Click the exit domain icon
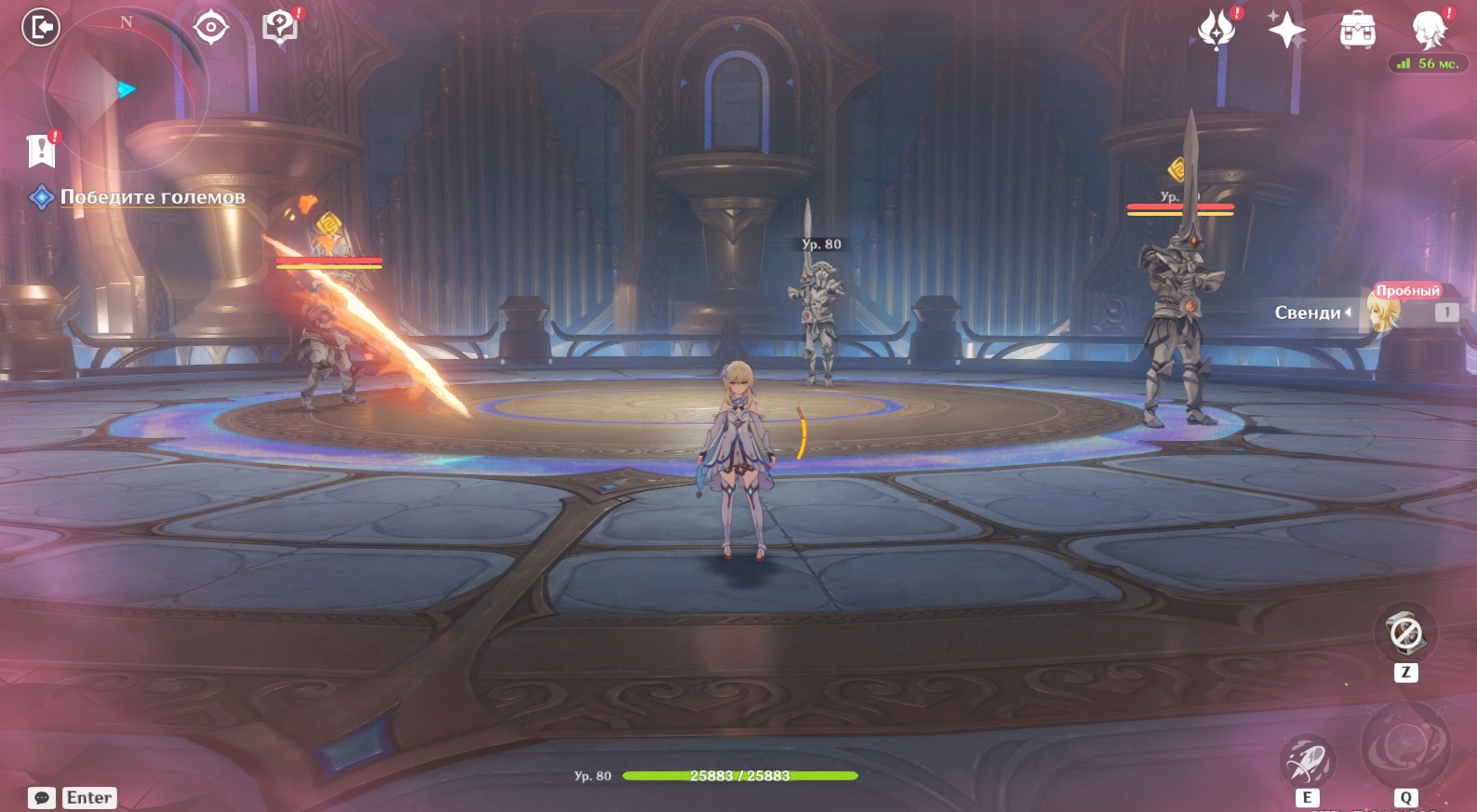Screen dimensions: 1477x812 click(41, 27)
